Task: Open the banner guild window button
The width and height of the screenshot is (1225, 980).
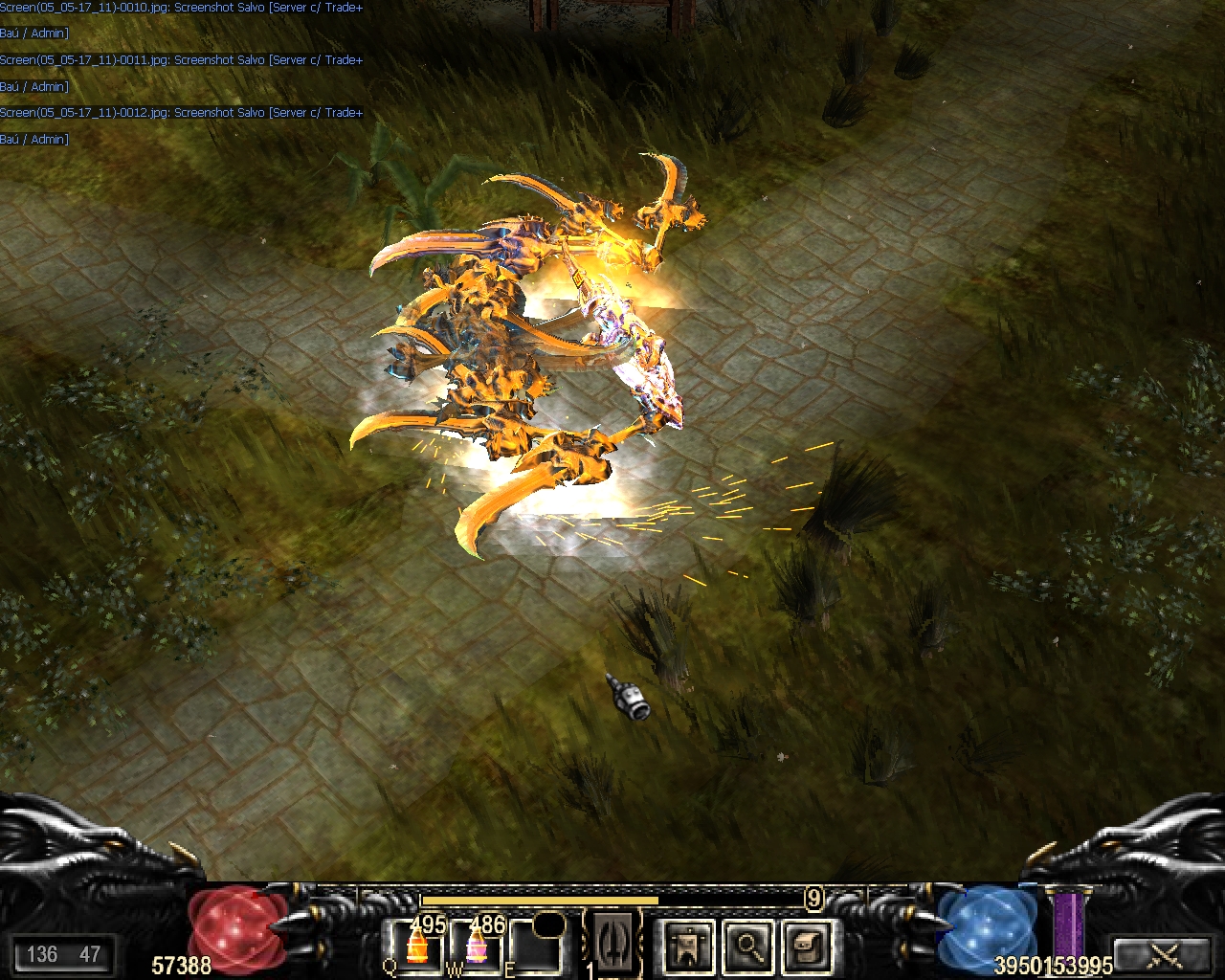Action: [x=688, y=947]
